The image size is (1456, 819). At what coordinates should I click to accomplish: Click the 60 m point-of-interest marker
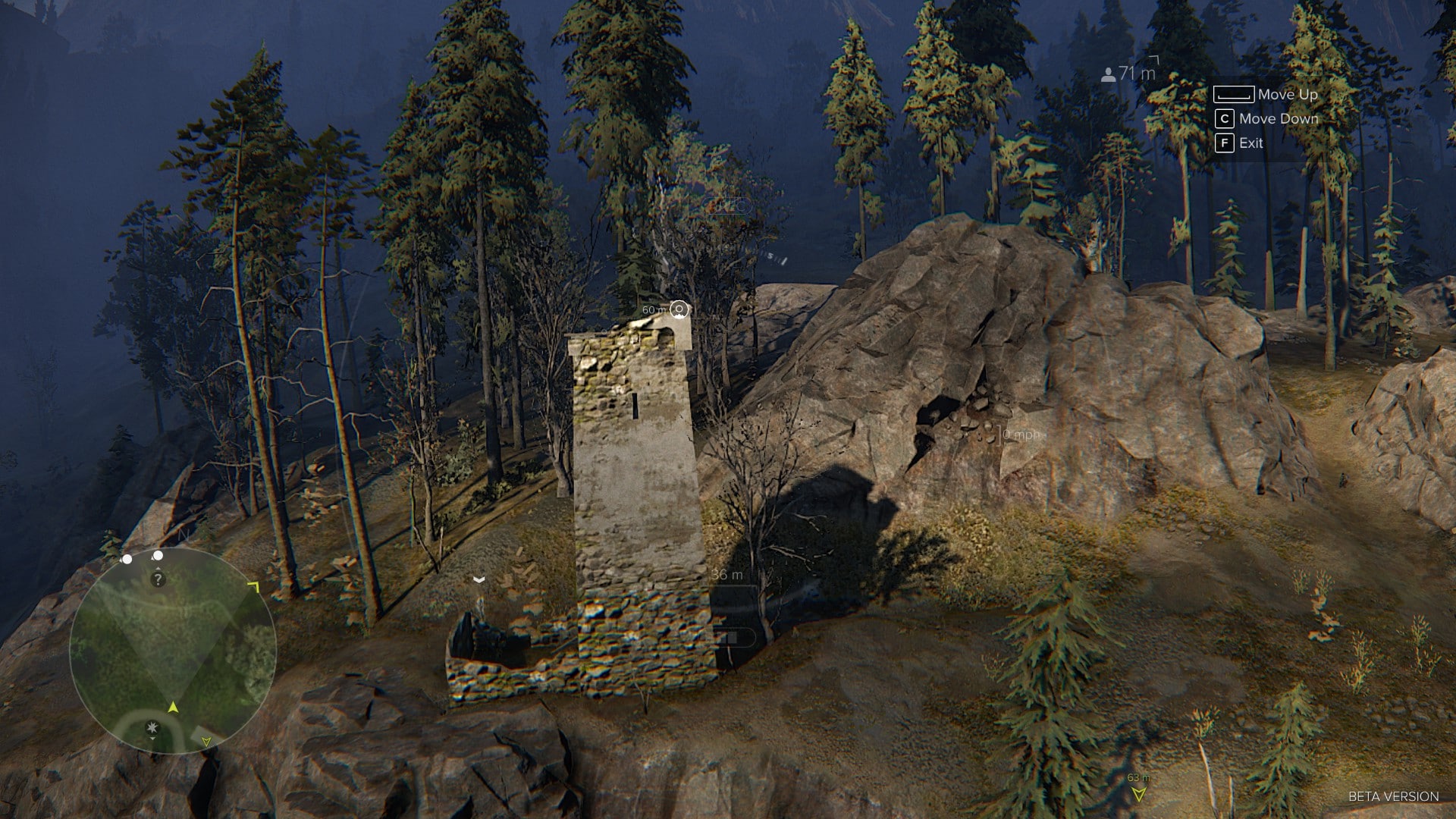[x=679, y=309]
